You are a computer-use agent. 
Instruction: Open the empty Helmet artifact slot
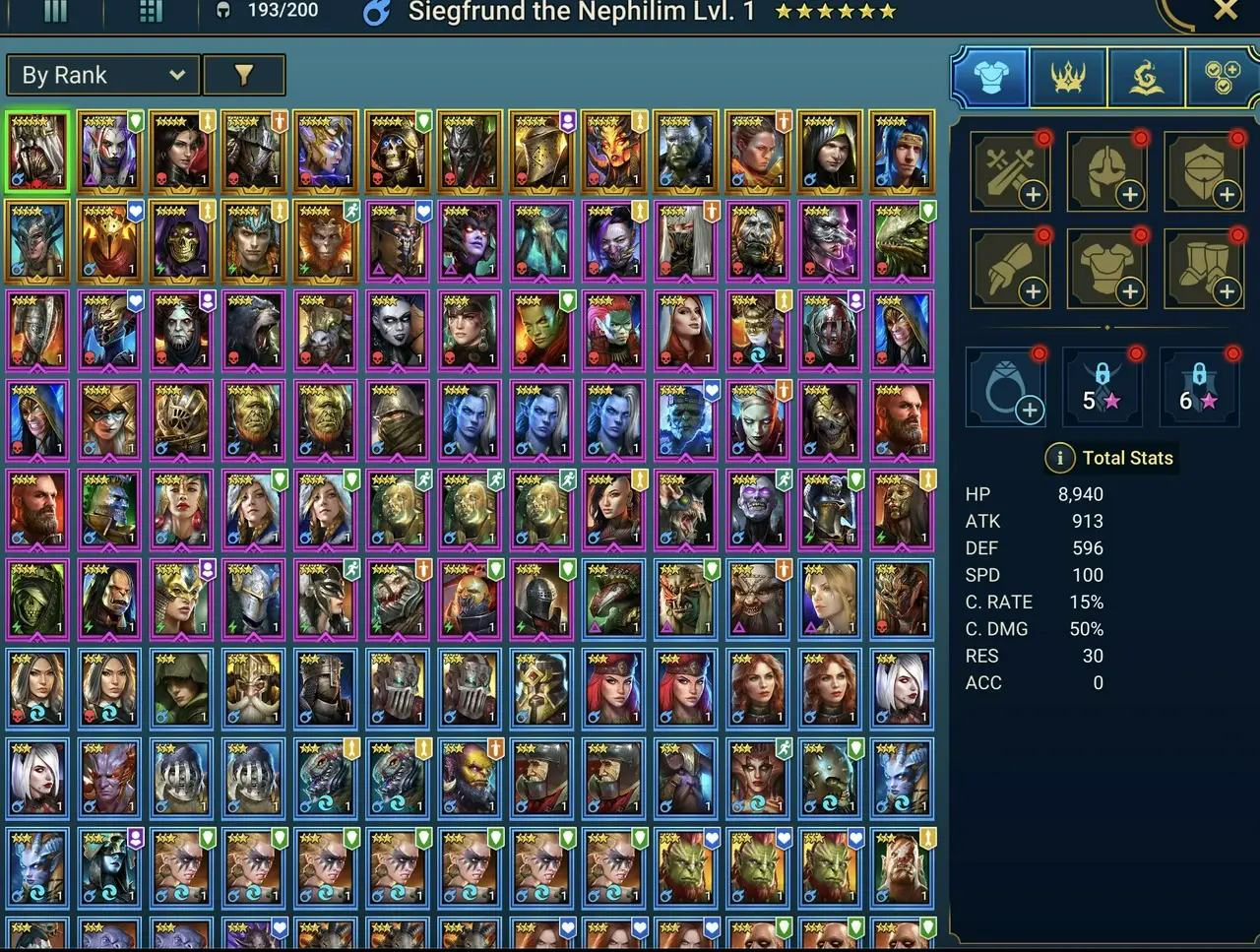[x=1106, y=171]
